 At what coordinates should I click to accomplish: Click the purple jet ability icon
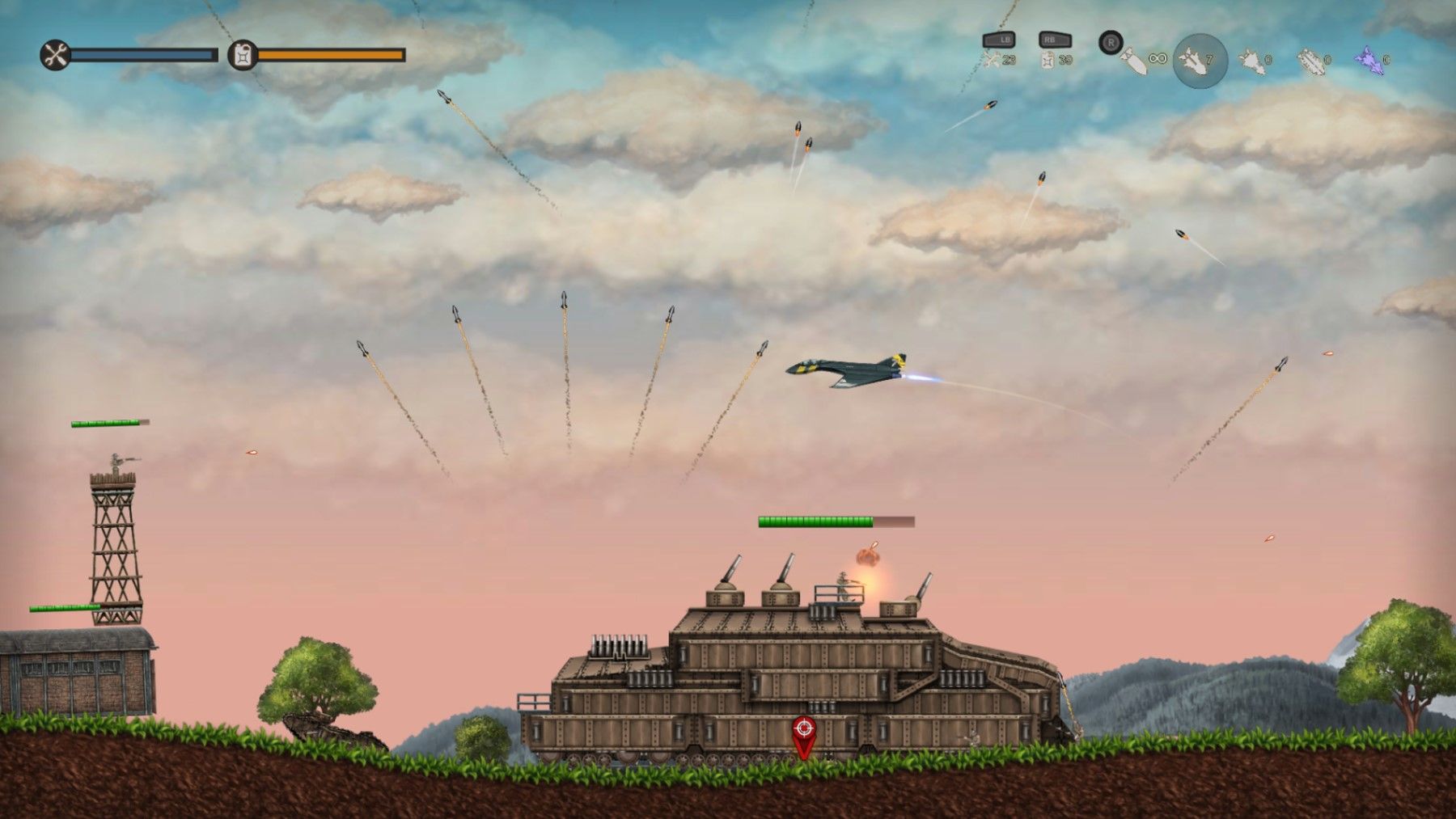click(1367, 59)
